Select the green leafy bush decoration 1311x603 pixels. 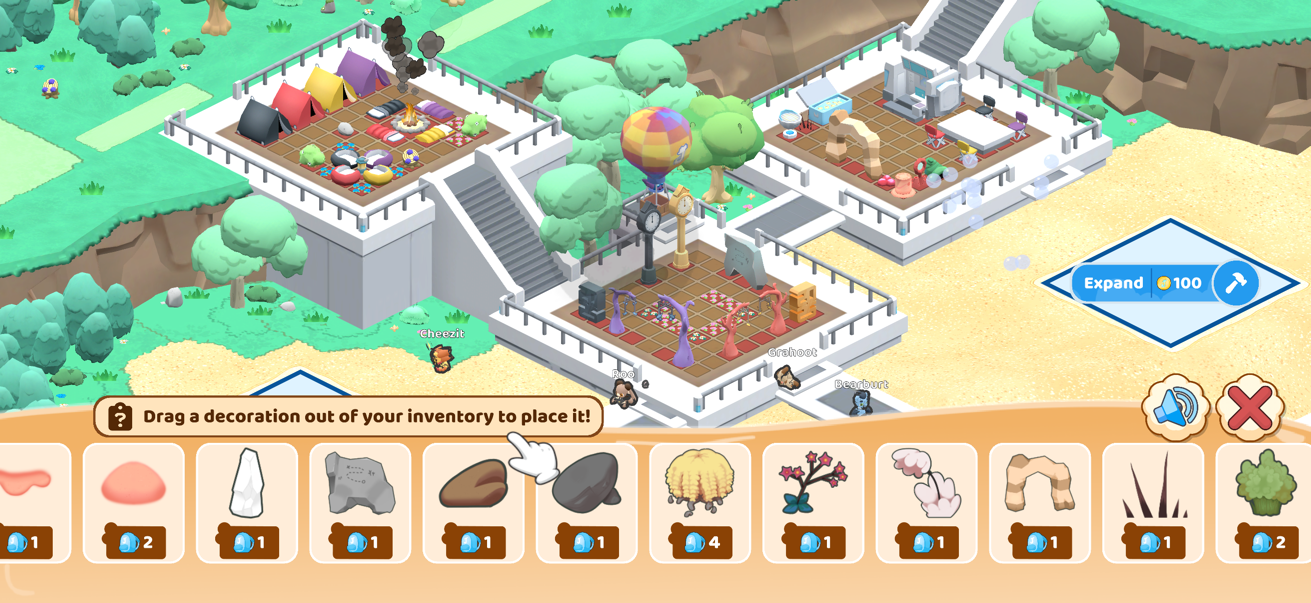(1264, 502)
